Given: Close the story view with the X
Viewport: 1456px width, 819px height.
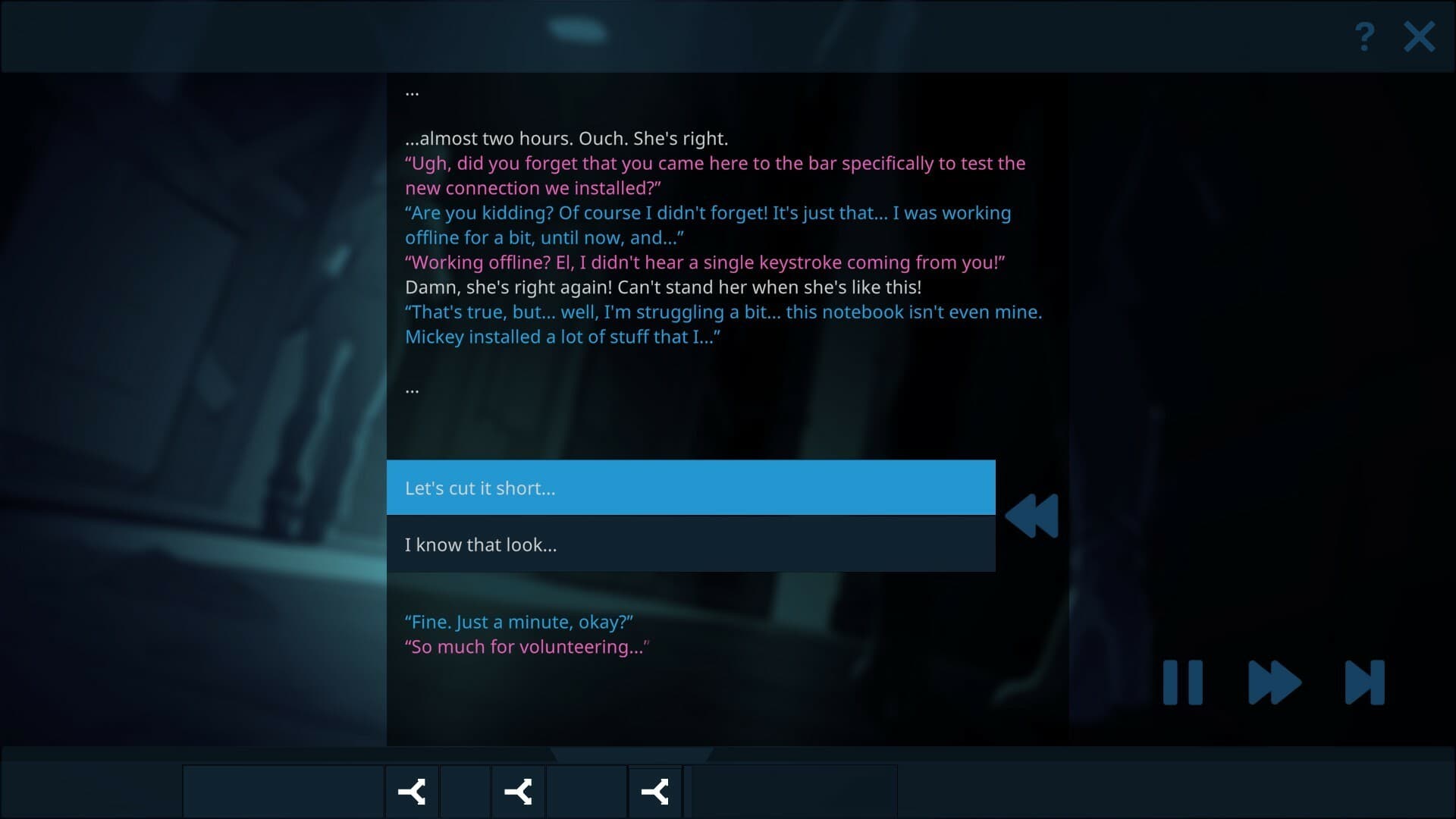Looking at the screenshot, I should 1419,36.
